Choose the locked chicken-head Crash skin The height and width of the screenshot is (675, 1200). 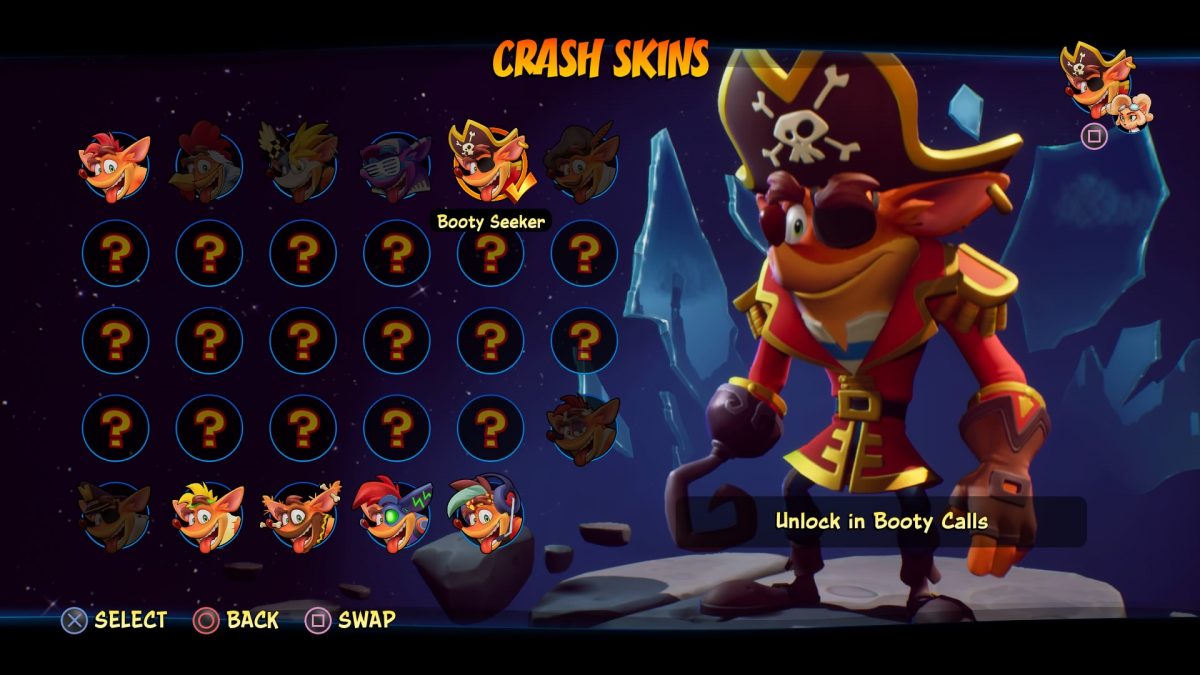(x=208, y=163)
